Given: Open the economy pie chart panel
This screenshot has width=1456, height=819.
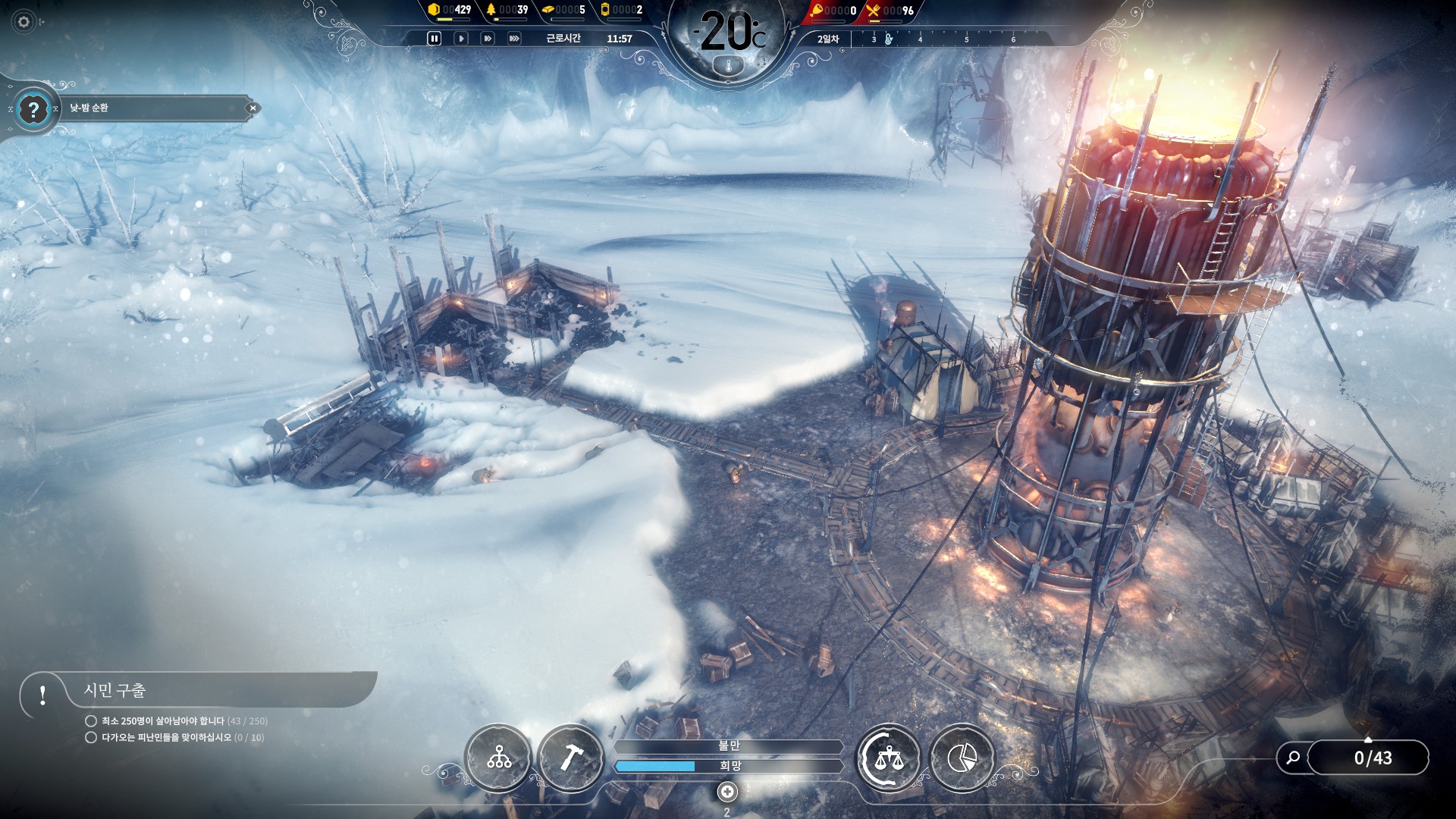Looking at the screenshot, I should tap(962, 758).
